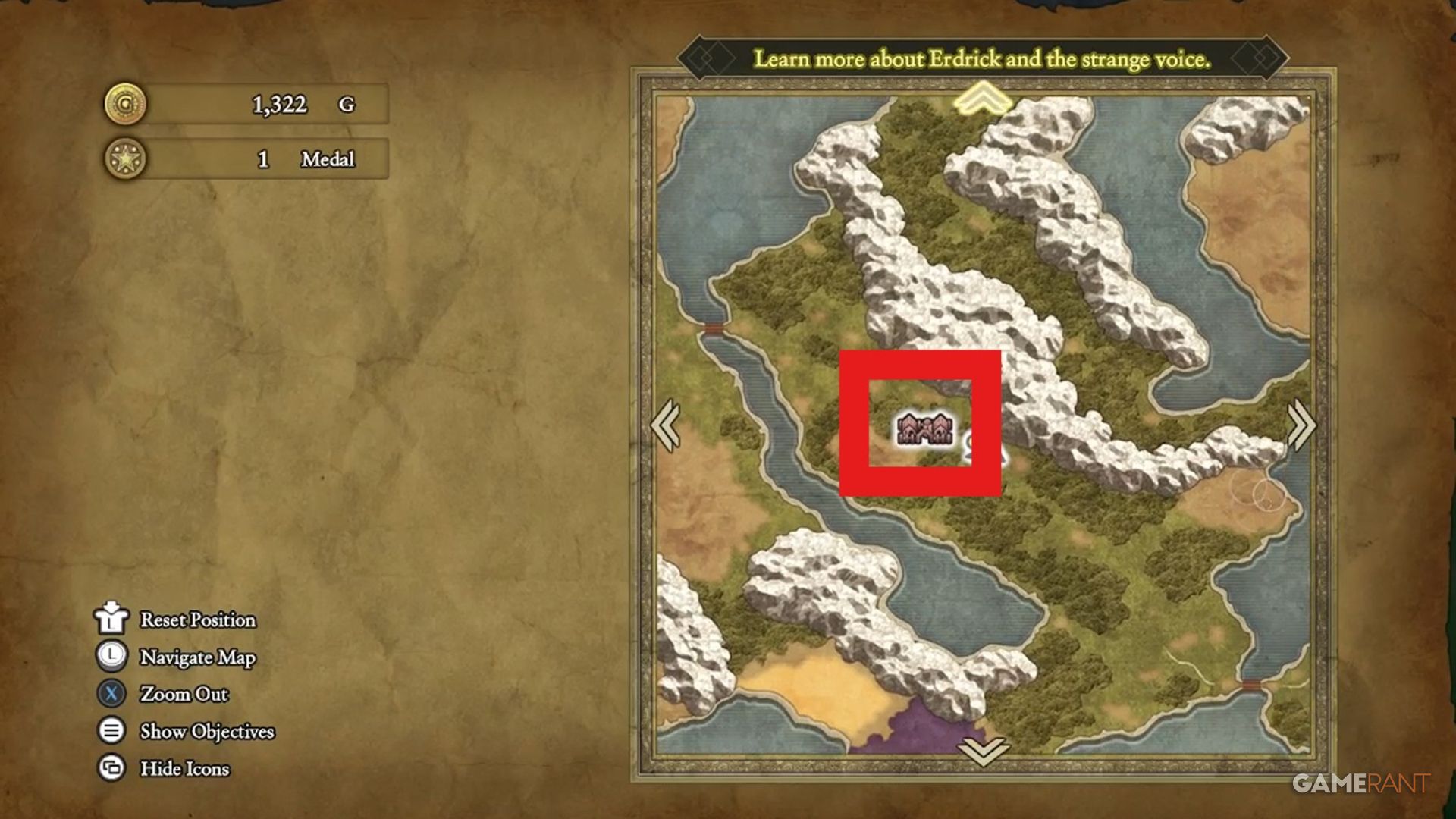Viewport: 1456px width, 819px height.
Task: Click the right chevron to pan map east
Action: pos(1301,425)
